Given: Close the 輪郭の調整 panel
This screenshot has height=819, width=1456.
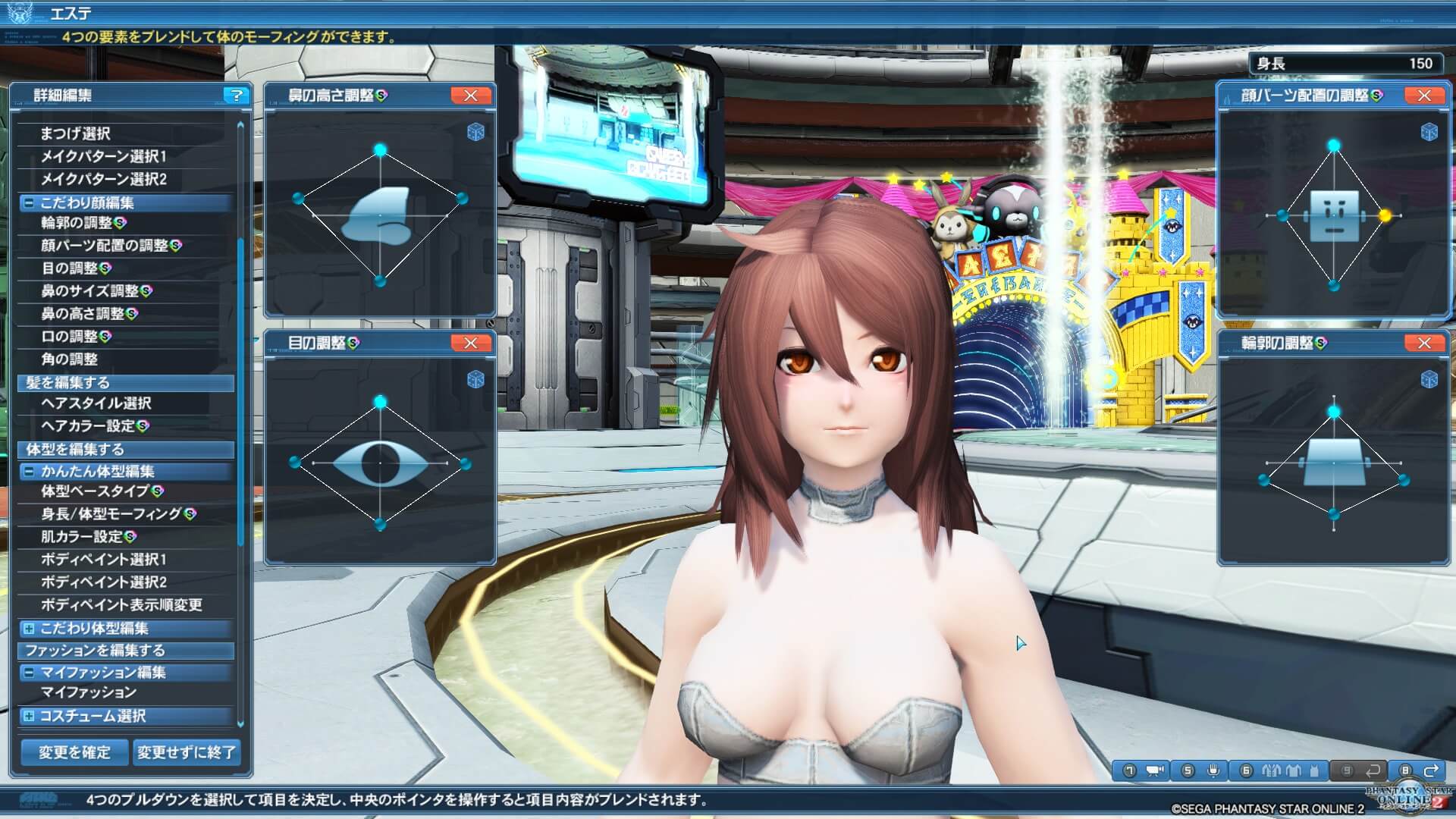Looking at the screenshot, I should (1423, 343).
